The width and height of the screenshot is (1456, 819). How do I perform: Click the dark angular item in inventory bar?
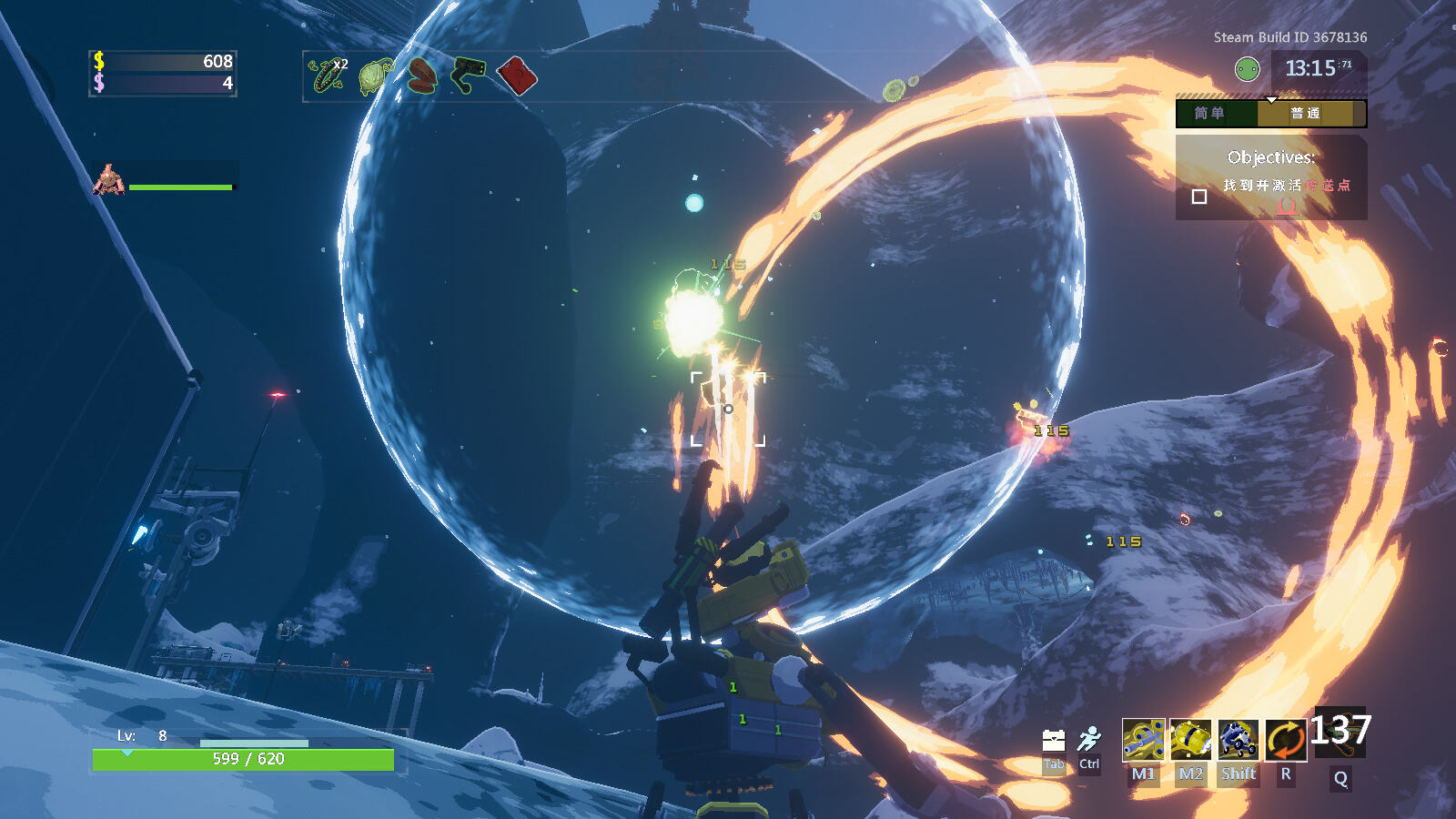click(468, 75)
